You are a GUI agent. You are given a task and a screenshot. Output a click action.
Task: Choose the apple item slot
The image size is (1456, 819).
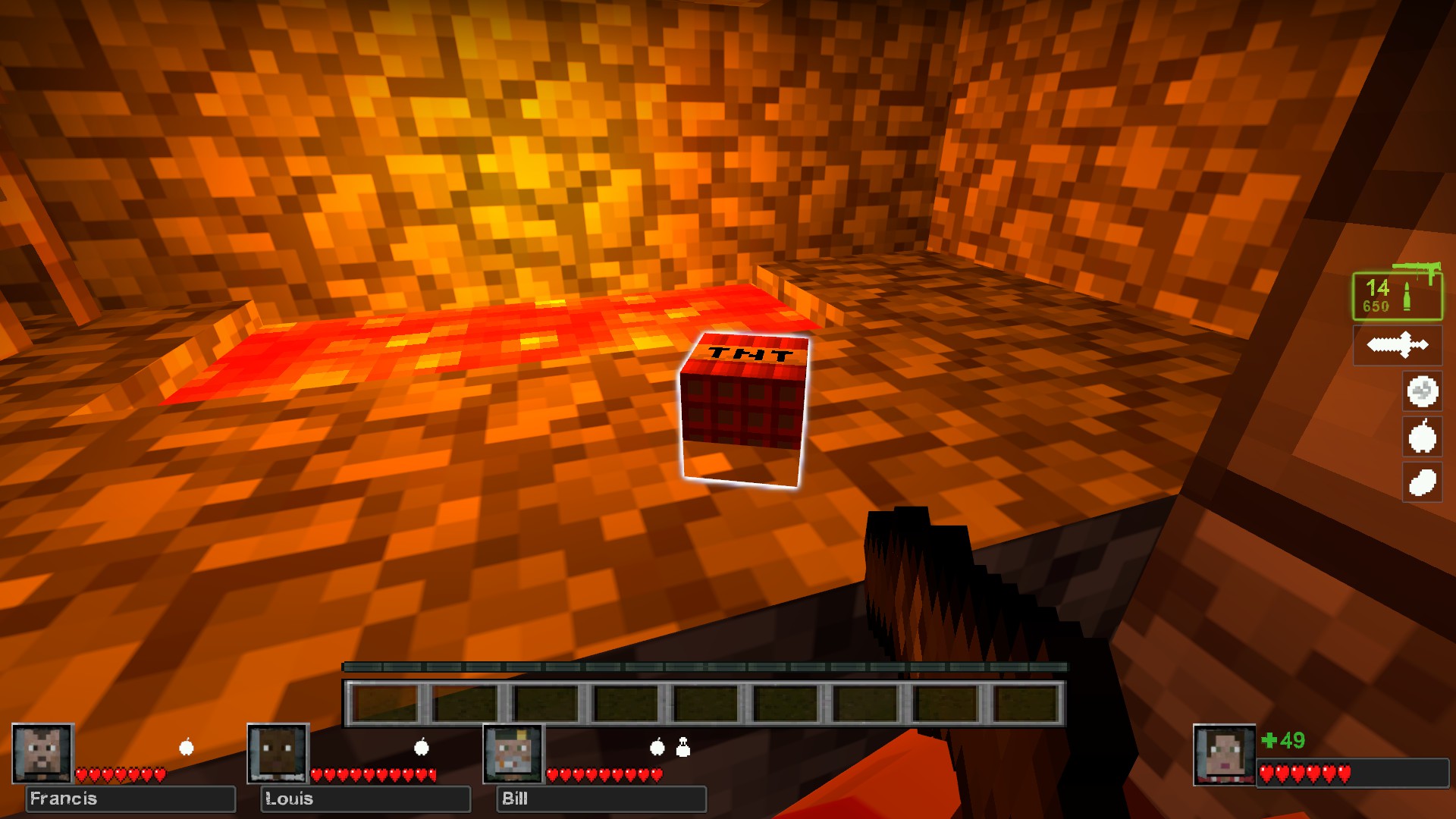point(1422,437)
